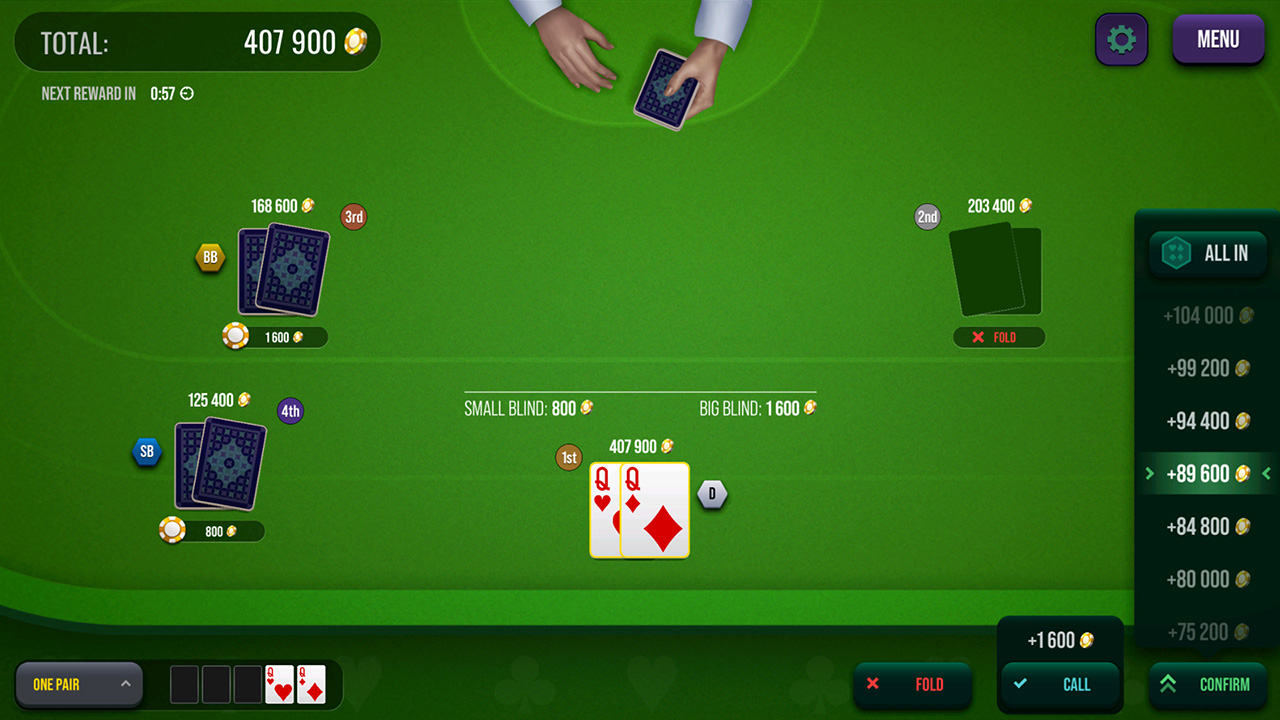Click the SB small blind badge
The height and width of the screenshot is (720, 1280).
(147, 451)
